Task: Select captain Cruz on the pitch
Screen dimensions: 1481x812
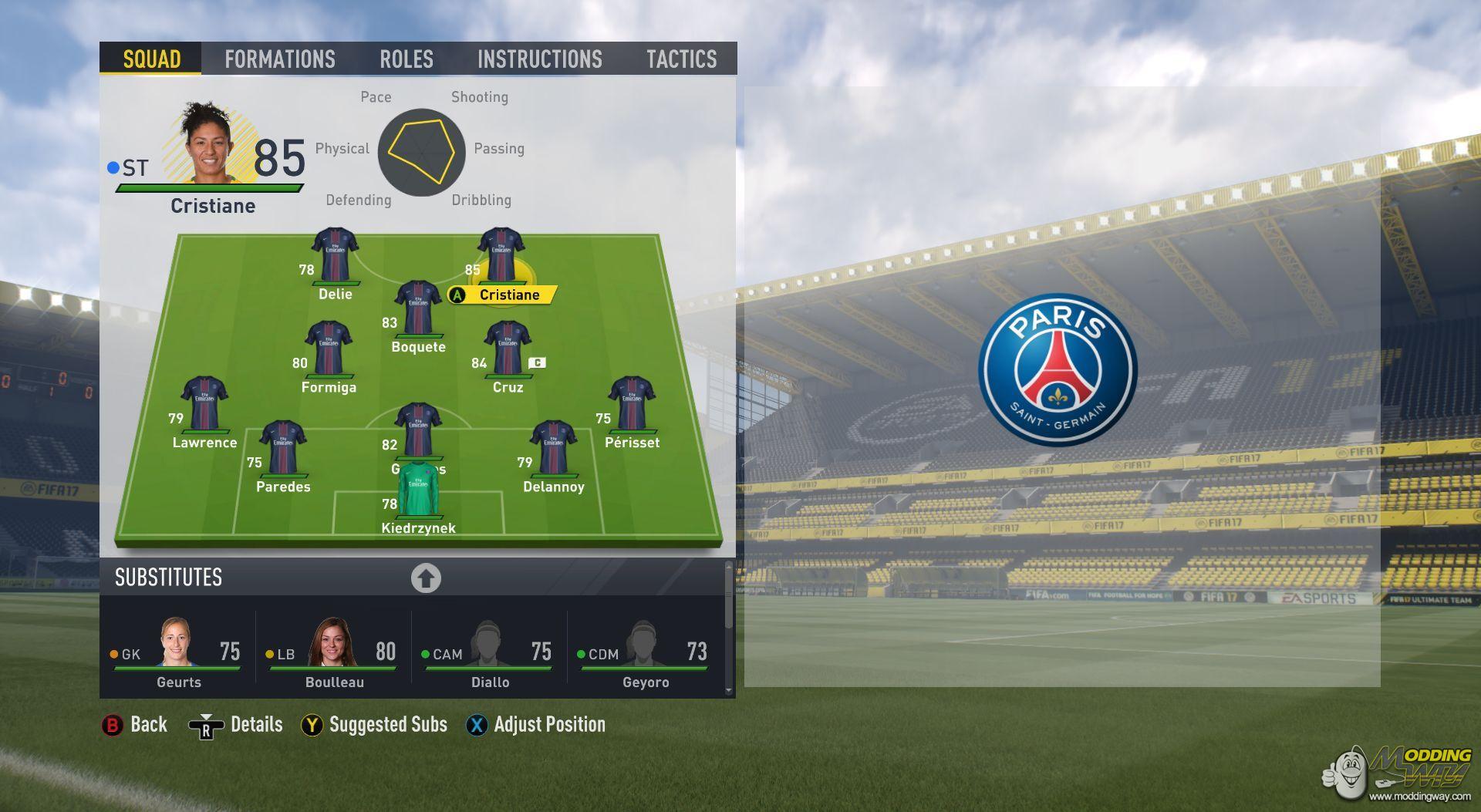Action: click(x=508, y=349)
